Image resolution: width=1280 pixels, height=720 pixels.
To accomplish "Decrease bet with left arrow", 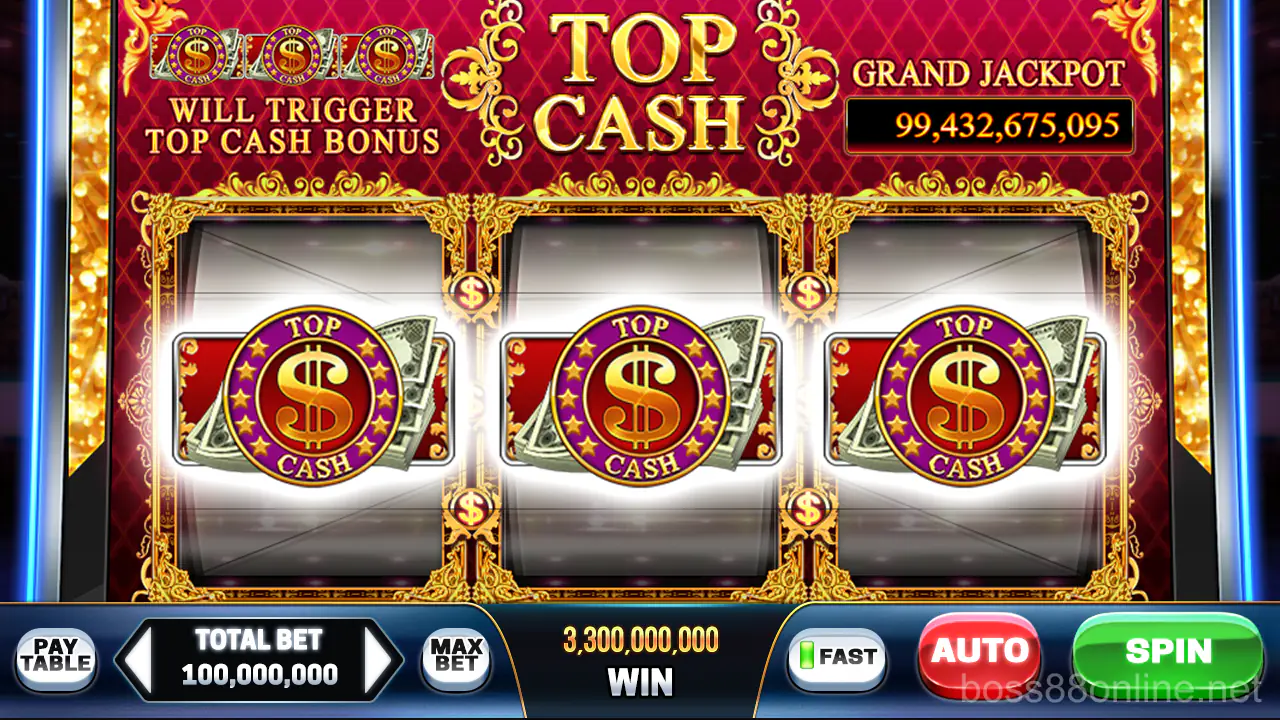I will pyautogui.click(x=138, y=660).
